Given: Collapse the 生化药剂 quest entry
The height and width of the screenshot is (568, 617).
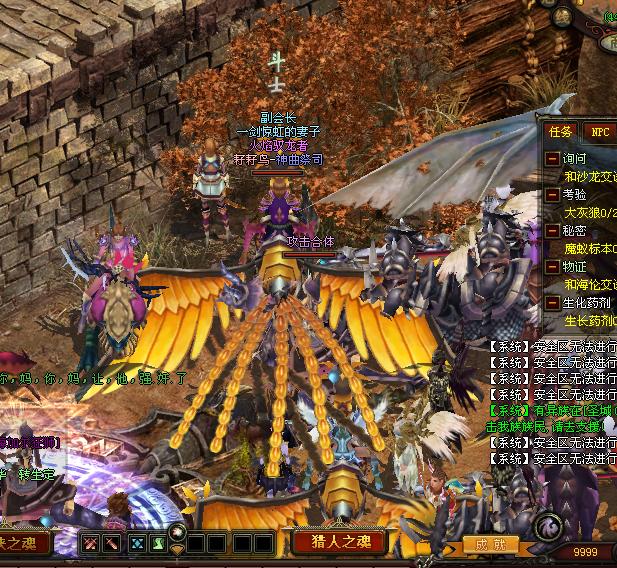Looking at the screenshot, I should (x=552, y=303).
